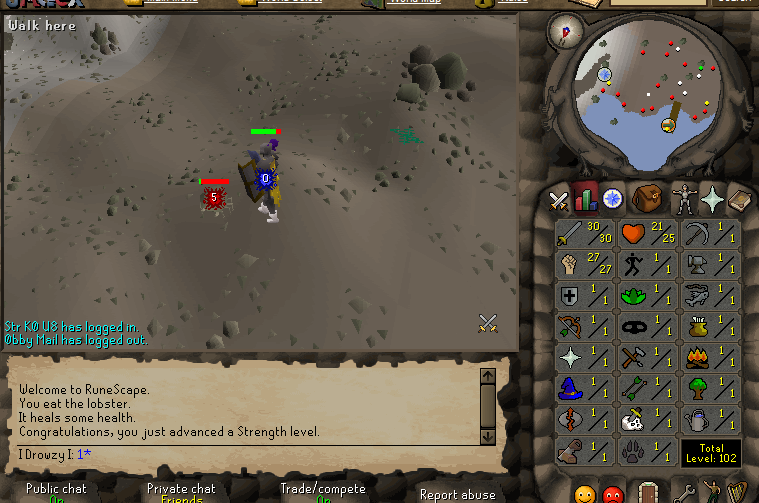Open the Inventory backpack tab
The image size is (759, 503).
pyautogui.click(x=647, y=198)
